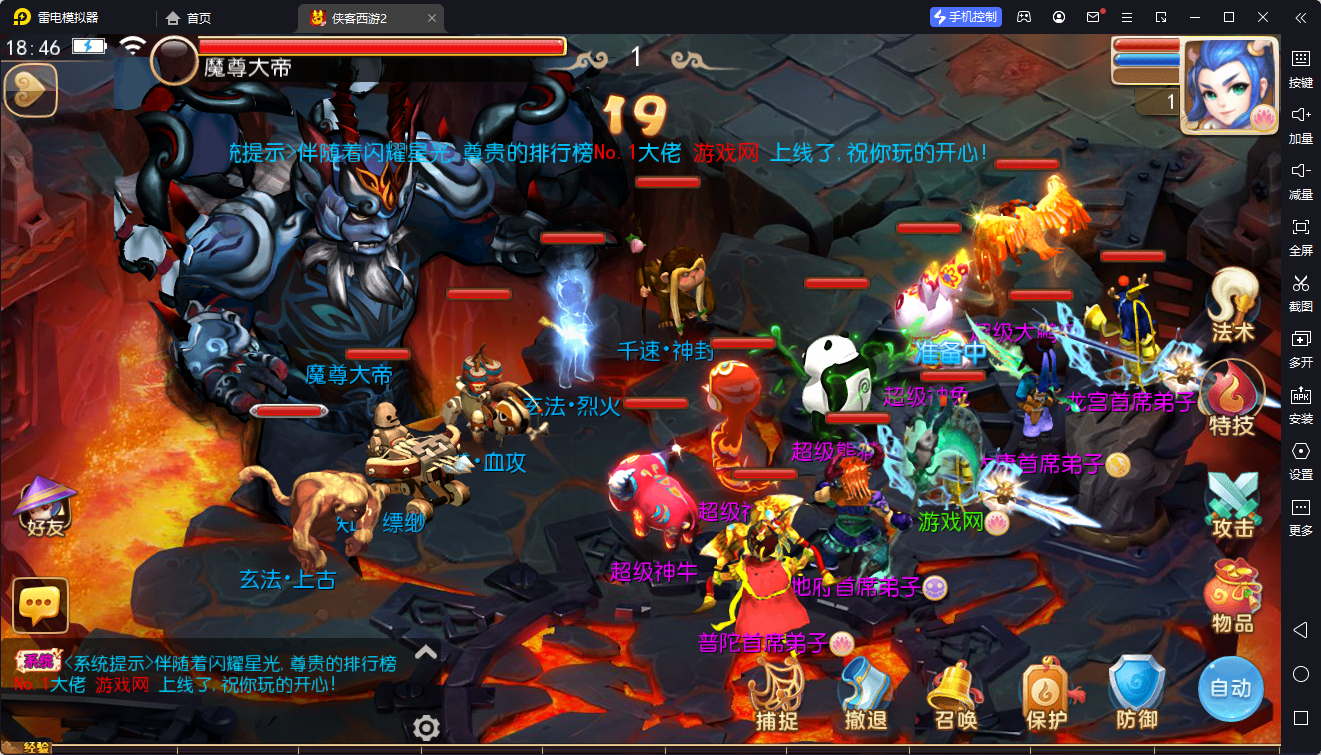Open the yellow chat bubble button

(41, 605)
